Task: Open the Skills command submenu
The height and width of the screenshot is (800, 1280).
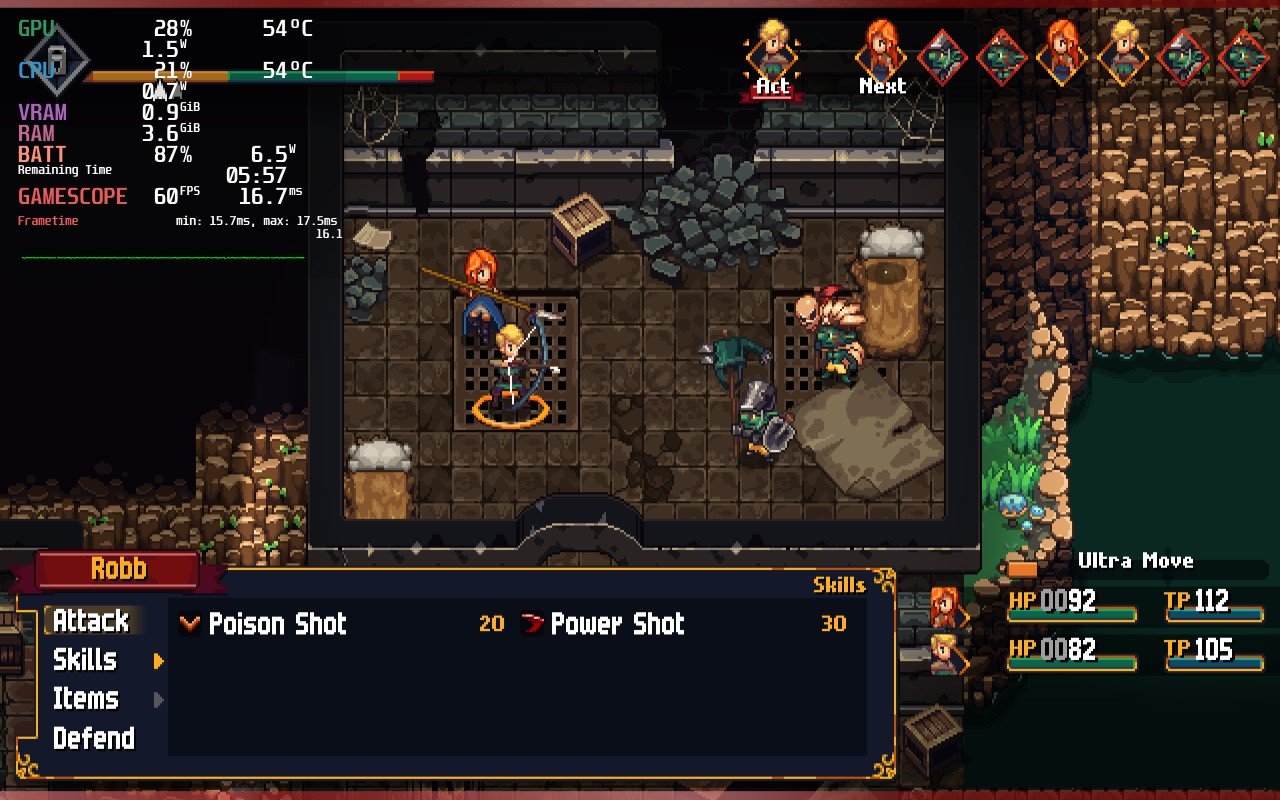Action: point(85,660)
